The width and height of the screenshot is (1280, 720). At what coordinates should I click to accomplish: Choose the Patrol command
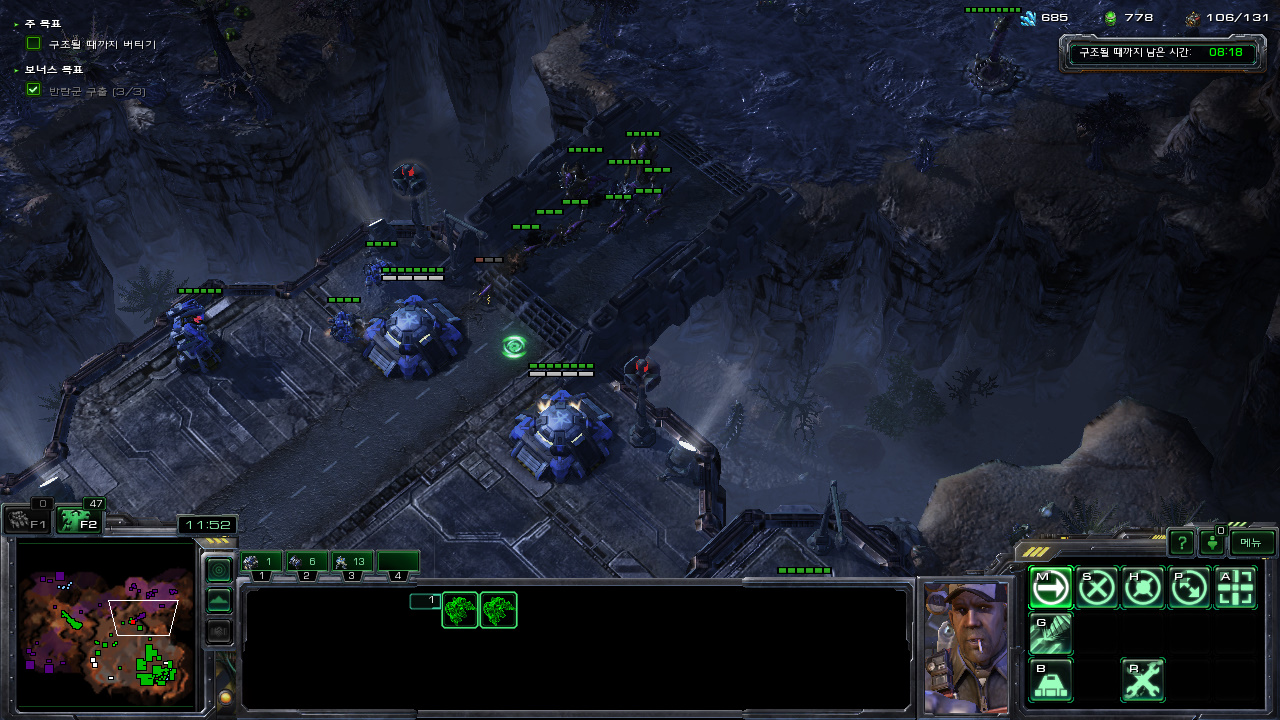point(1189,588)
